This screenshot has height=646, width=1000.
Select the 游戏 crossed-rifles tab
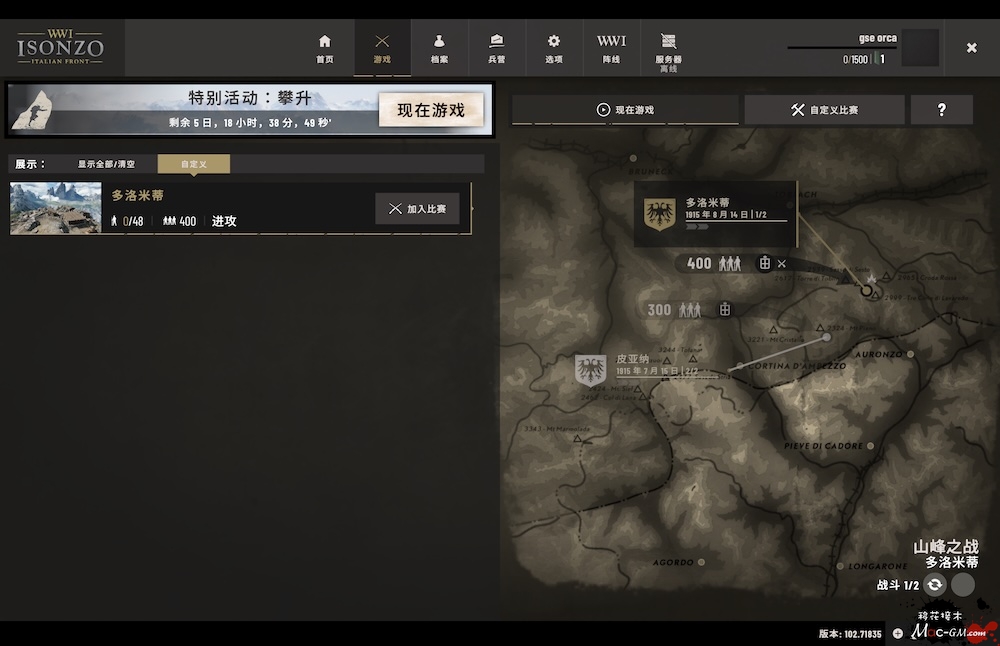tap(382, 48)
